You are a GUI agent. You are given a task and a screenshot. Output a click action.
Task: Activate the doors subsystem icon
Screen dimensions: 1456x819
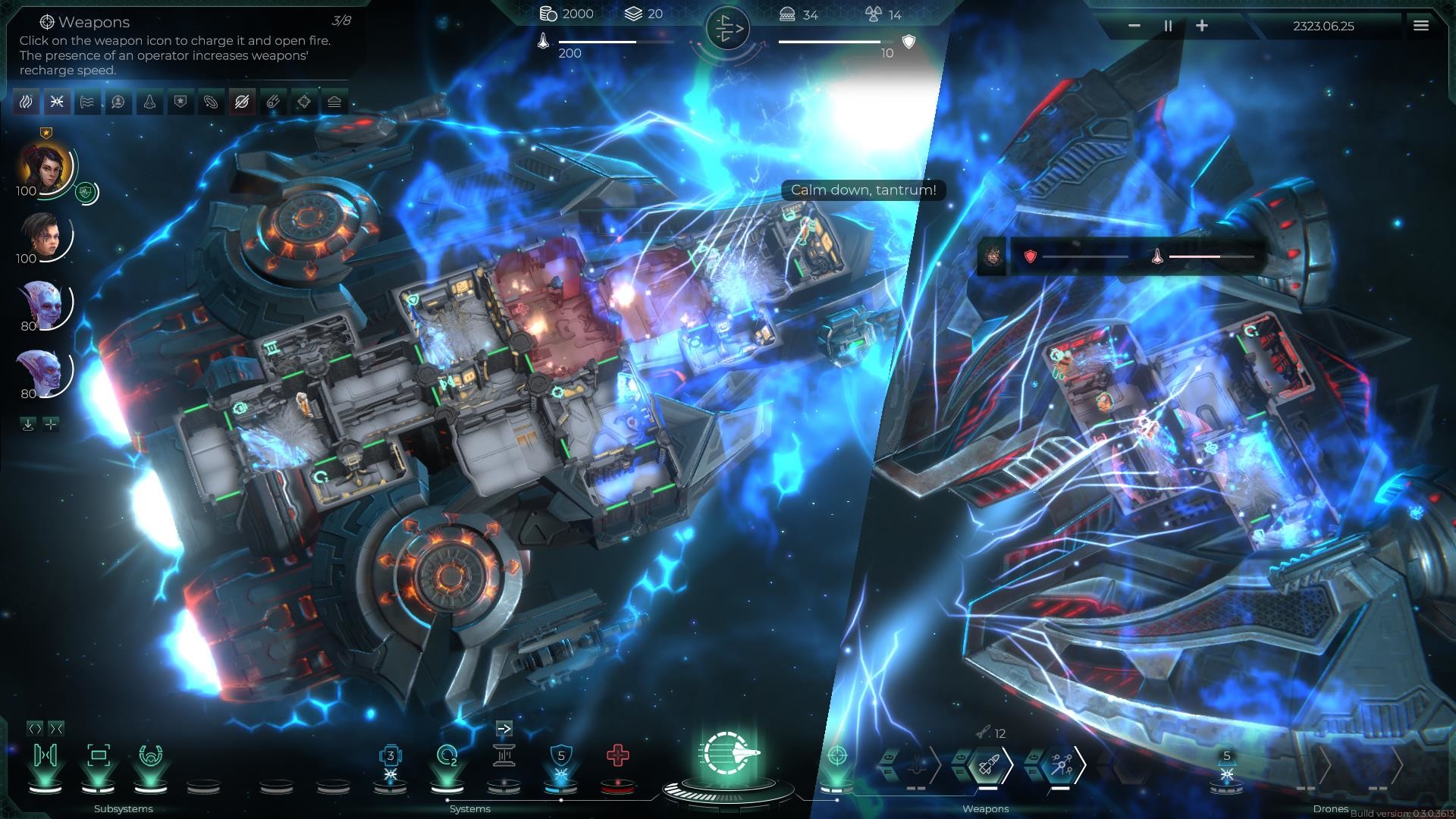[45, 755]
